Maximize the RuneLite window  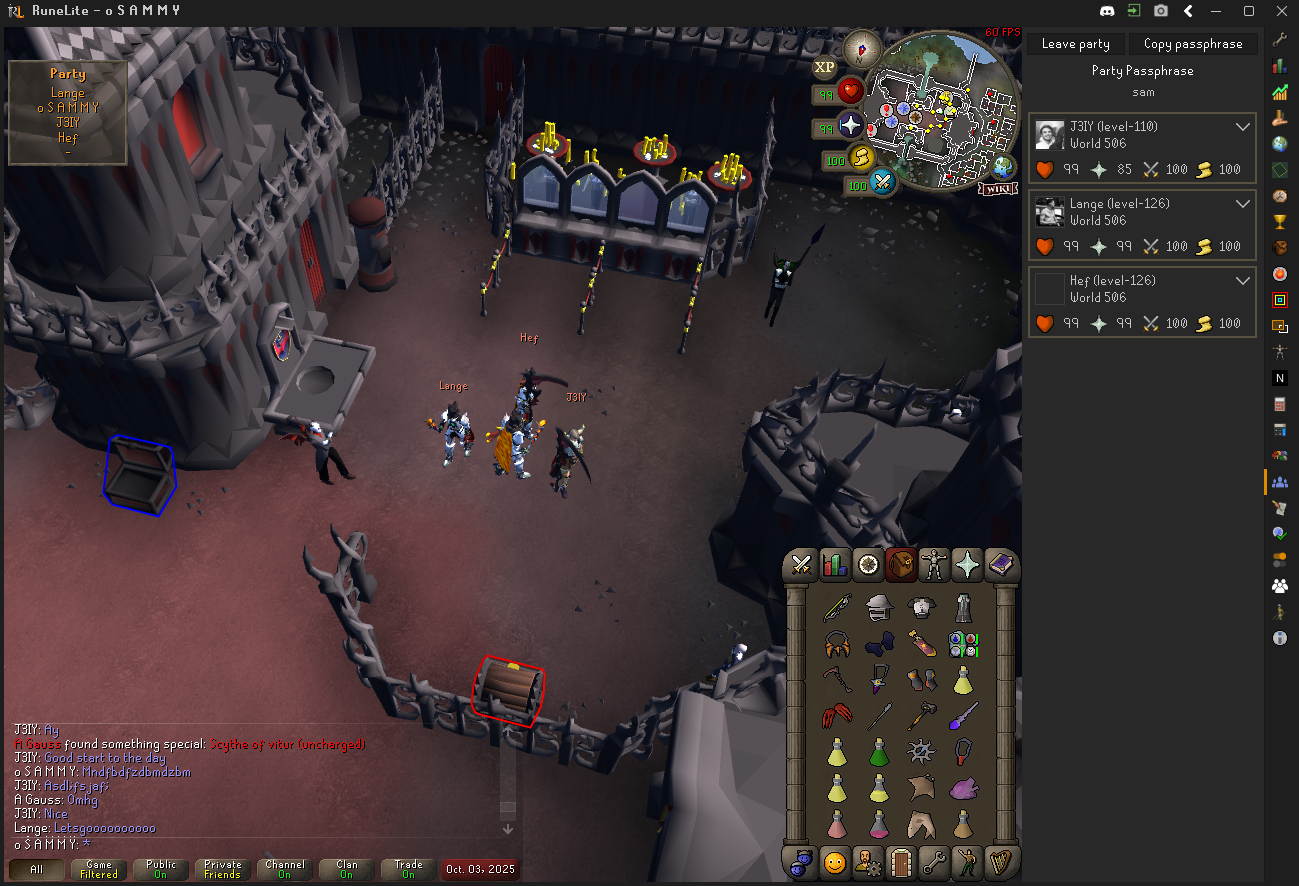coord(1249,11)
